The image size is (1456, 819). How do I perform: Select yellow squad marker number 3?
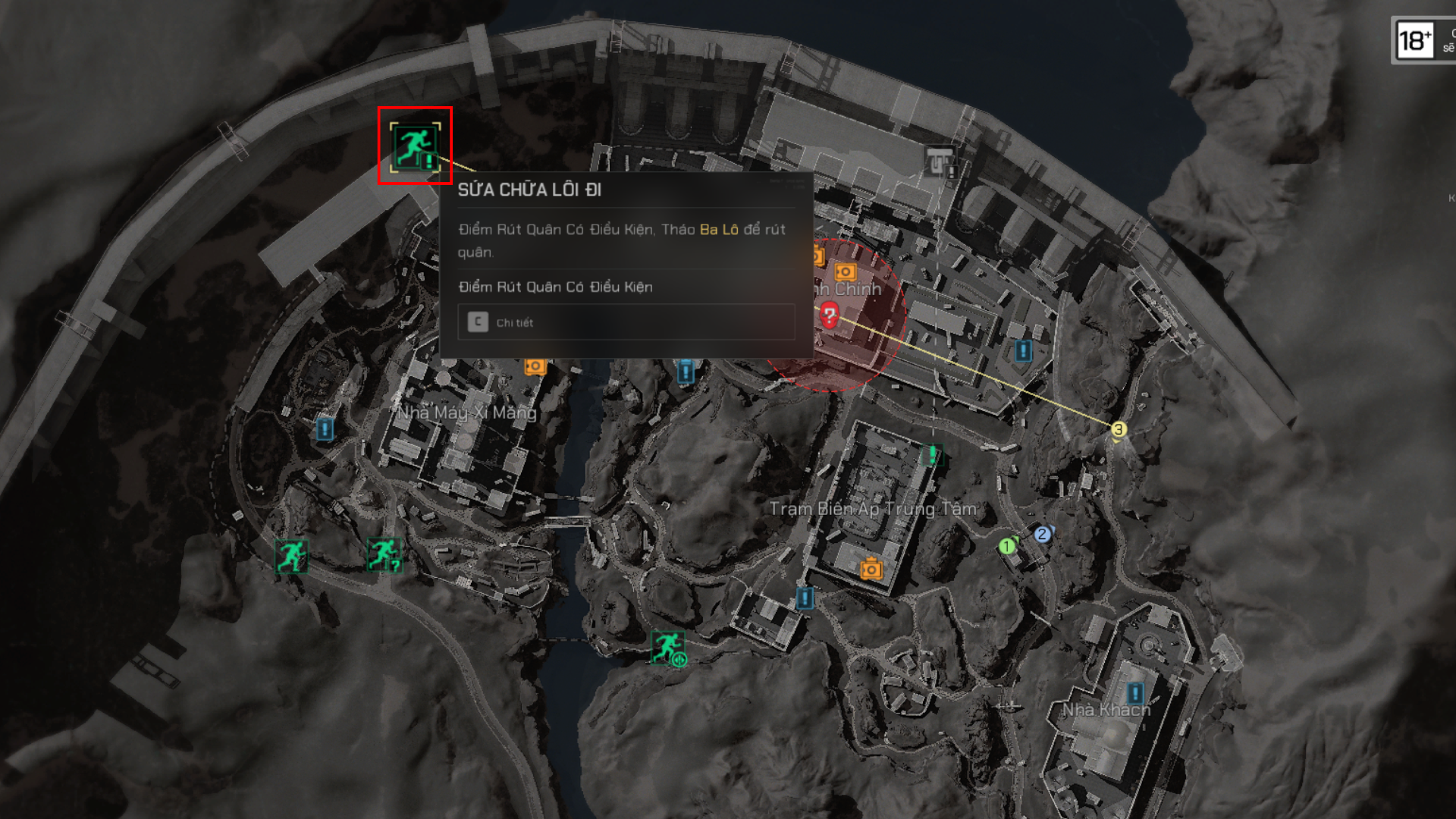(1119, 430)
